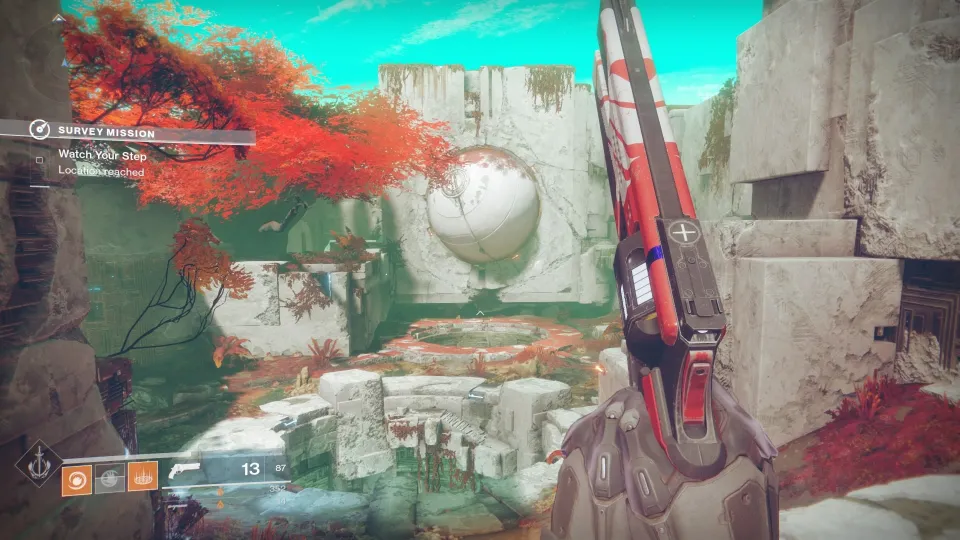Use the orange swirl grenade ability

76,479
